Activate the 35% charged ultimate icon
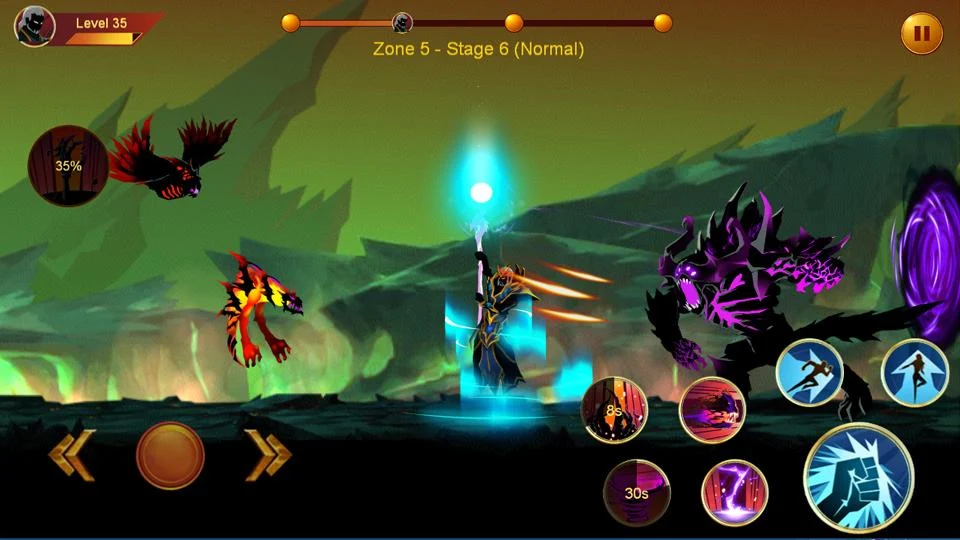This screenshot has width=960, height=540. (x=68, y=165)
